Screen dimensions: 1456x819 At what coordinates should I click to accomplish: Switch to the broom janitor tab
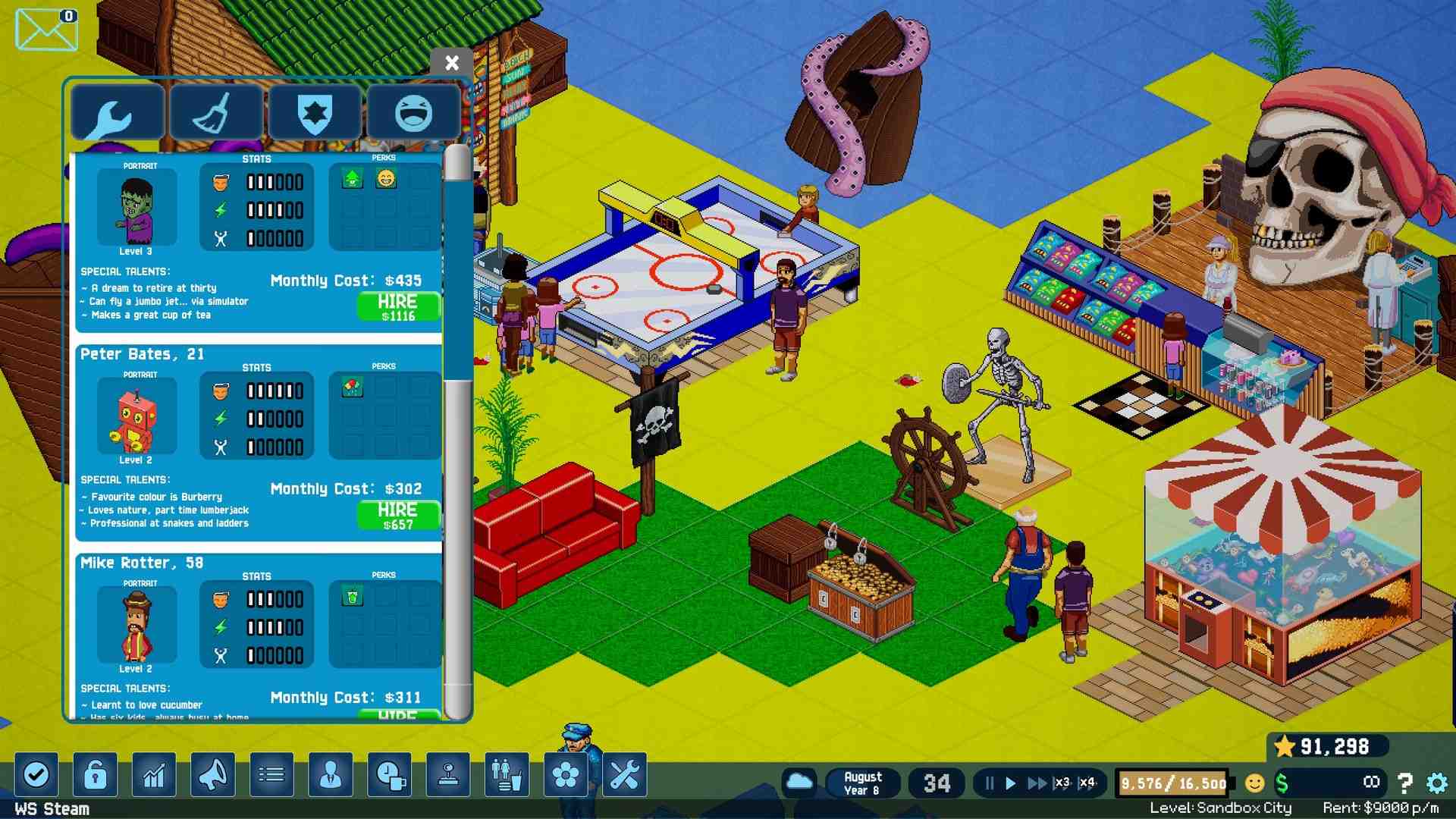point(216,114)
